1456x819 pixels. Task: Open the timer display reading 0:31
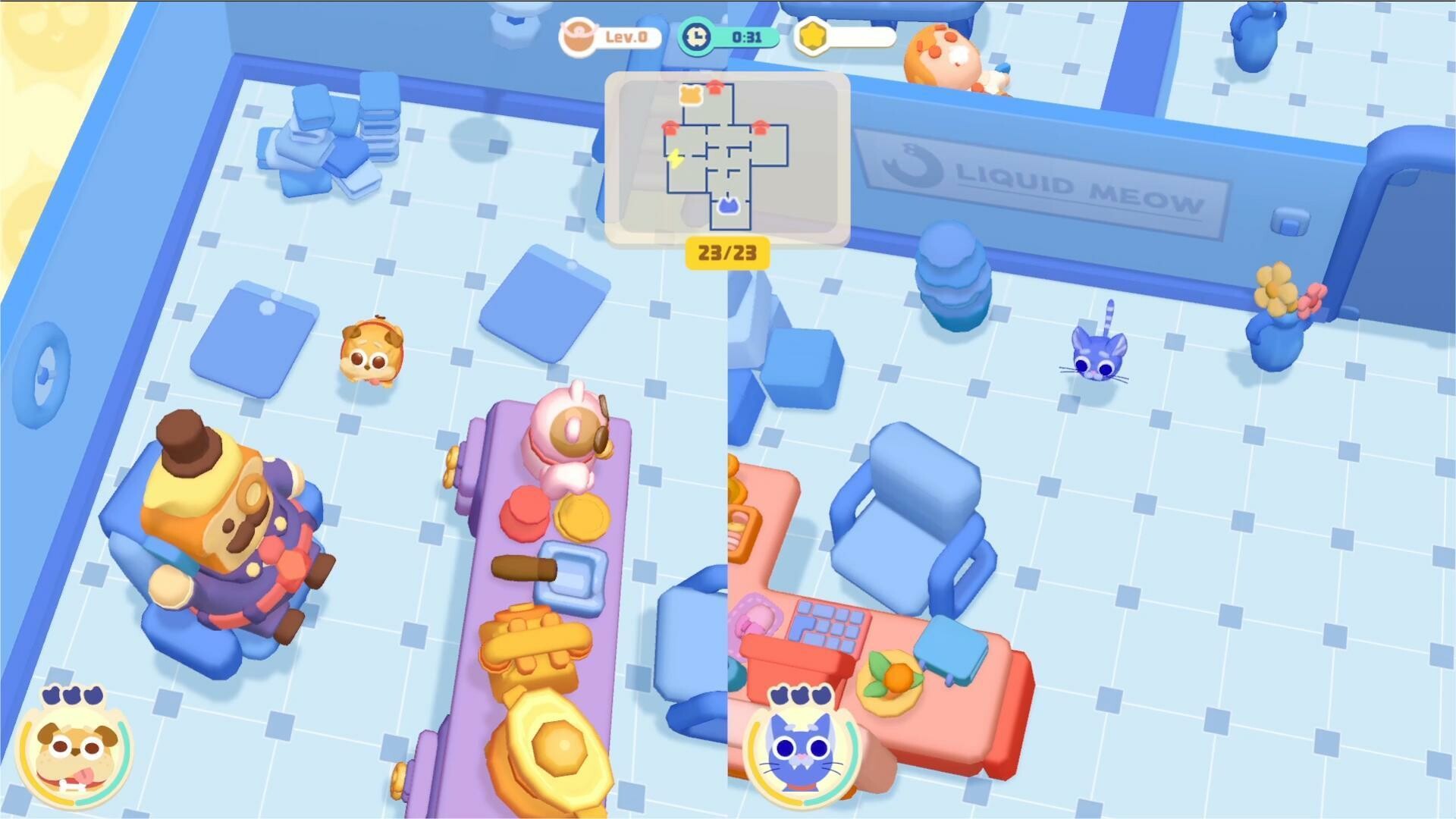click(745, 35)
